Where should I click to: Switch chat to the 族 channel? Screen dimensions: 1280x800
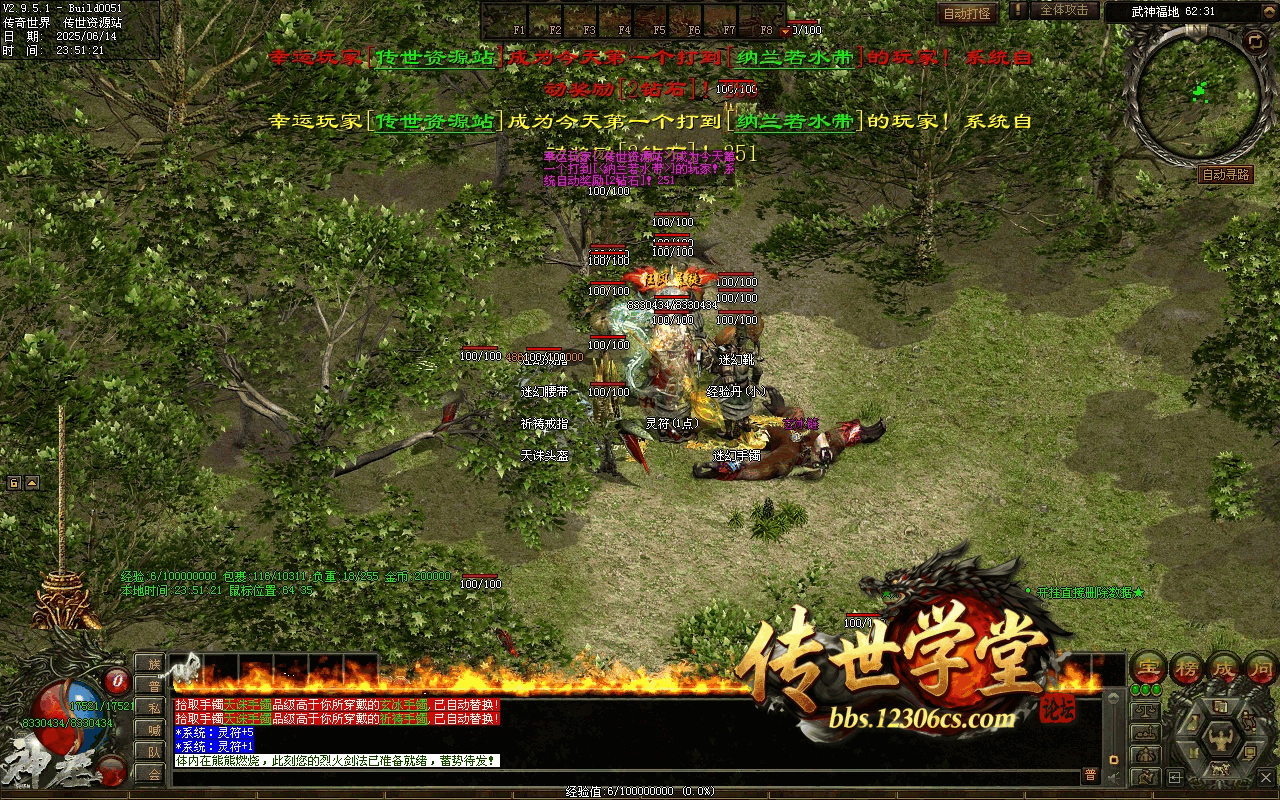pyautogui.click(x=154, y=664)
